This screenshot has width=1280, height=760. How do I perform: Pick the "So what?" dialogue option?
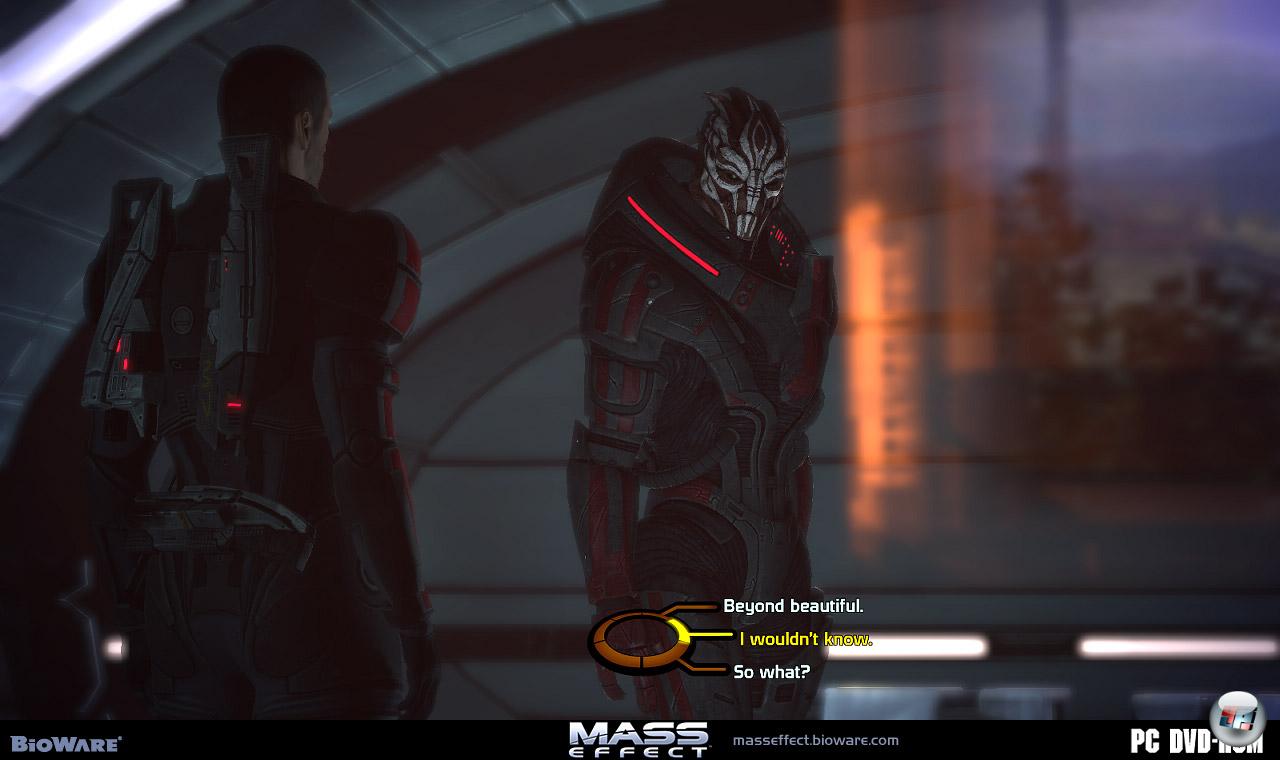pos(771,672)
